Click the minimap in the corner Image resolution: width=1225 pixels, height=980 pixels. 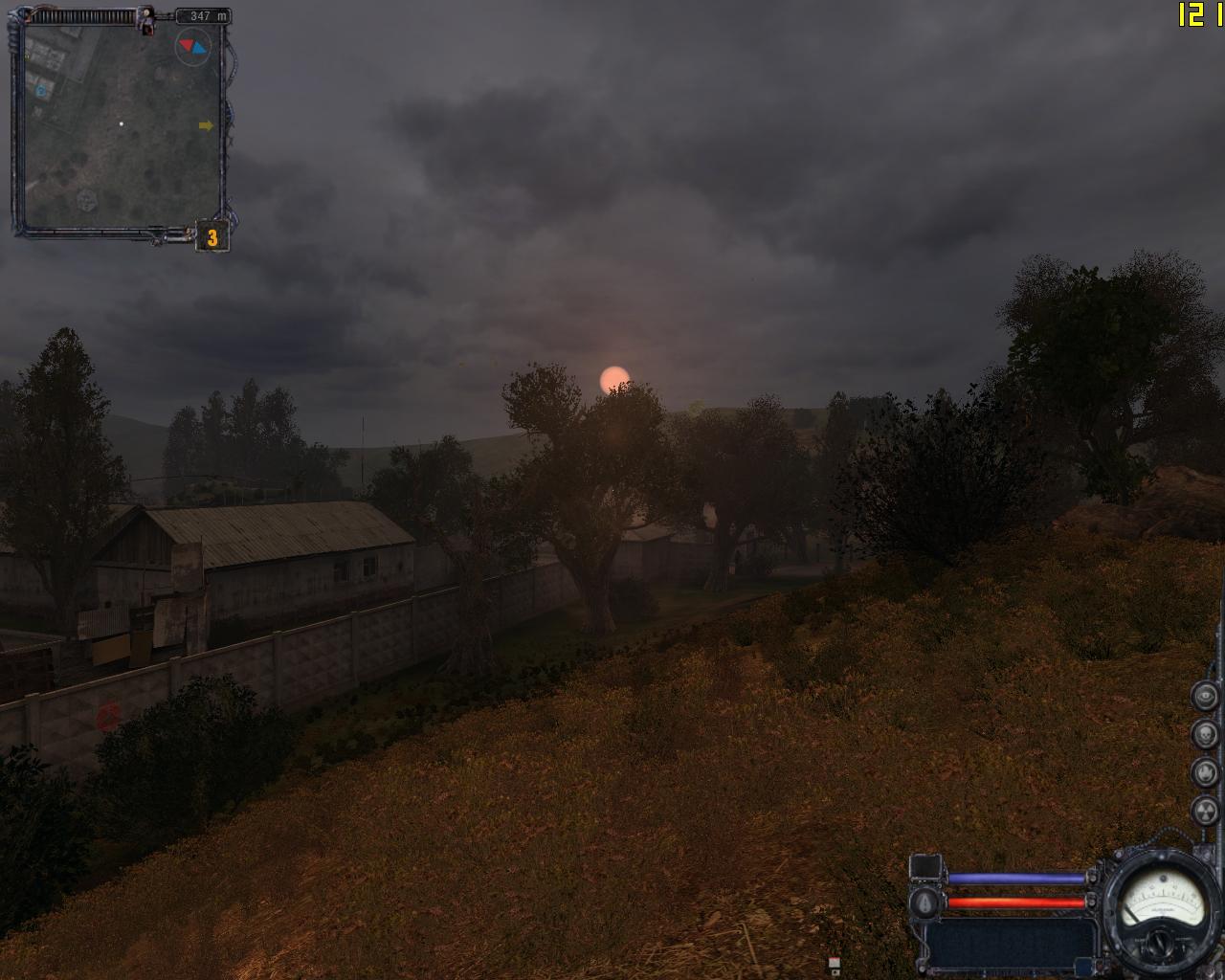[x=121, y=124]
